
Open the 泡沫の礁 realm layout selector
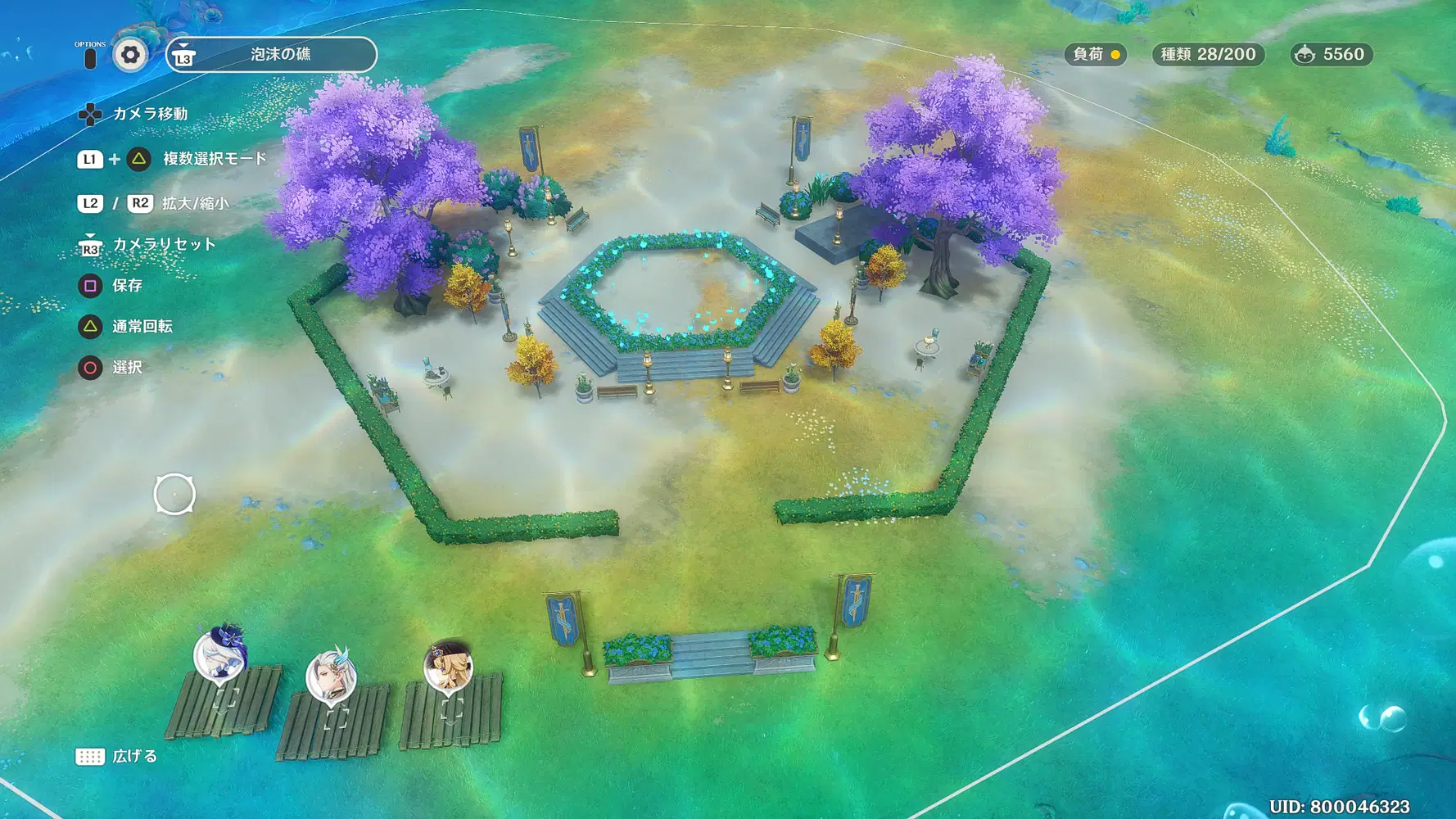tap(272, 55)
